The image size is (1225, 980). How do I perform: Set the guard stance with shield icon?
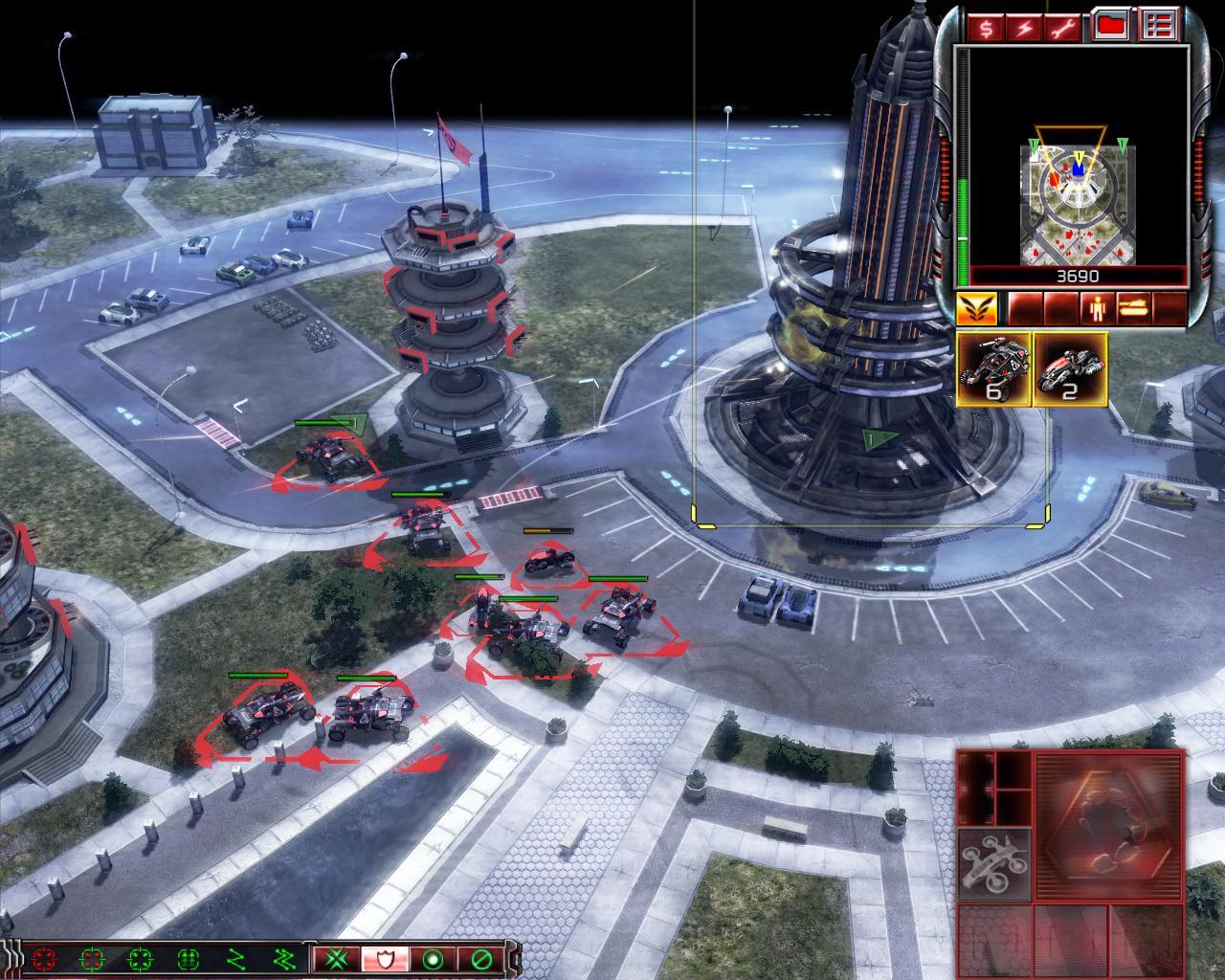click(385, 958)
